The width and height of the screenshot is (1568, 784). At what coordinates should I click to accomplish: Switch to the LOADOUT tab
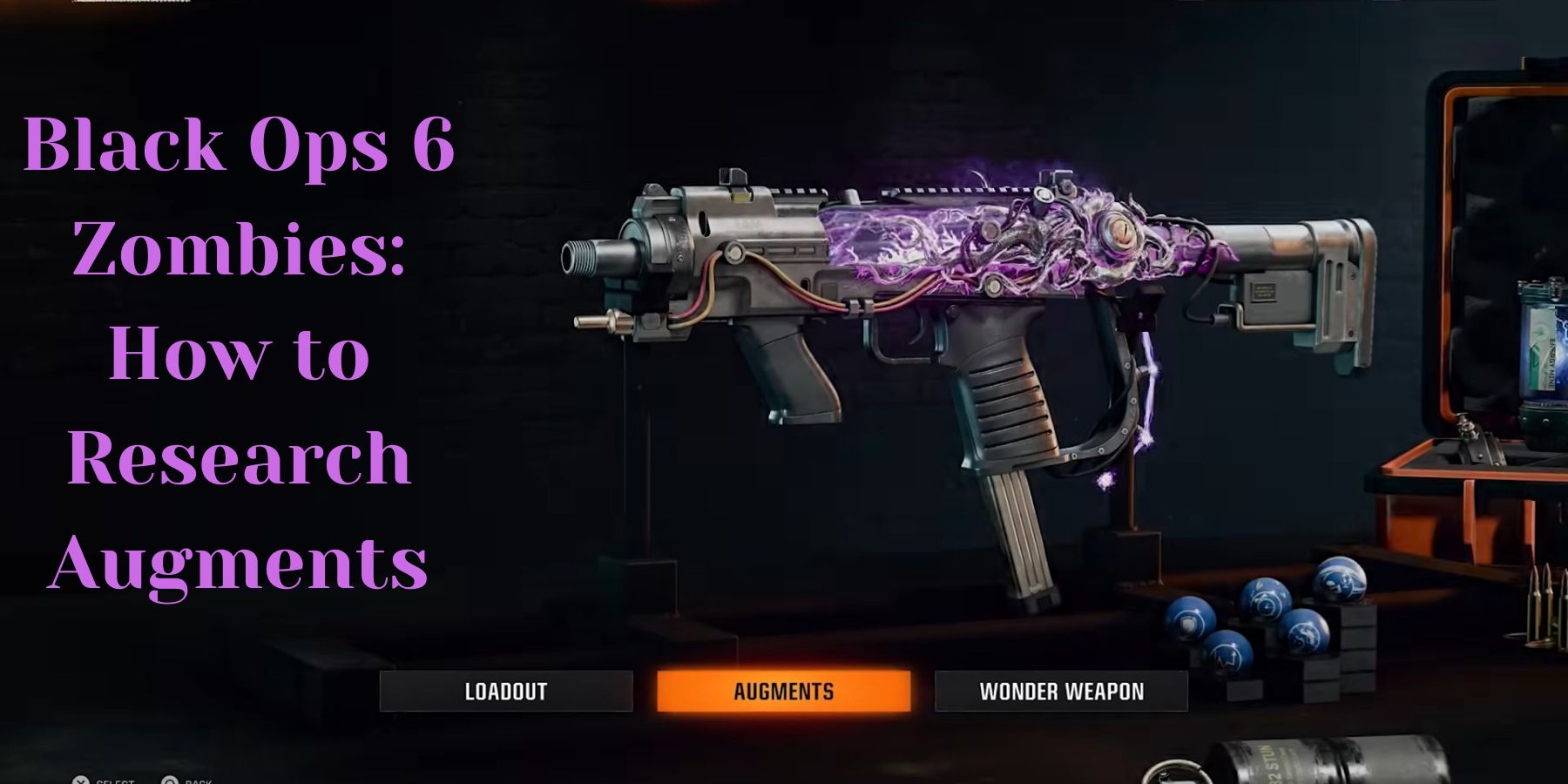pyautogui.click(x=507, y=692)
